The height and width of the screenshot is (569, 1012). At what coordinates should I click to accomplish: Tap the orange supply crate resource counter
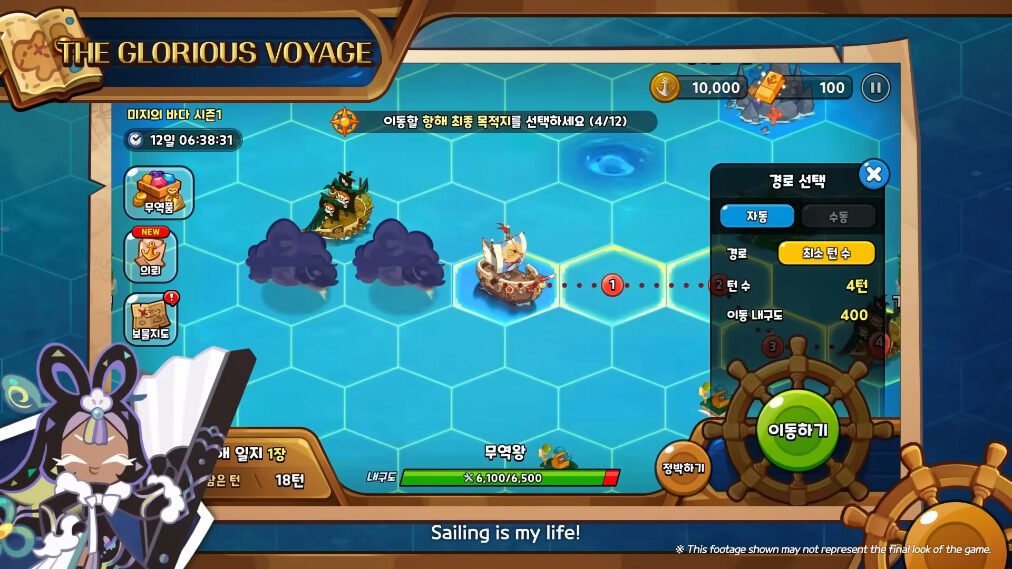(x=802, y=88)
